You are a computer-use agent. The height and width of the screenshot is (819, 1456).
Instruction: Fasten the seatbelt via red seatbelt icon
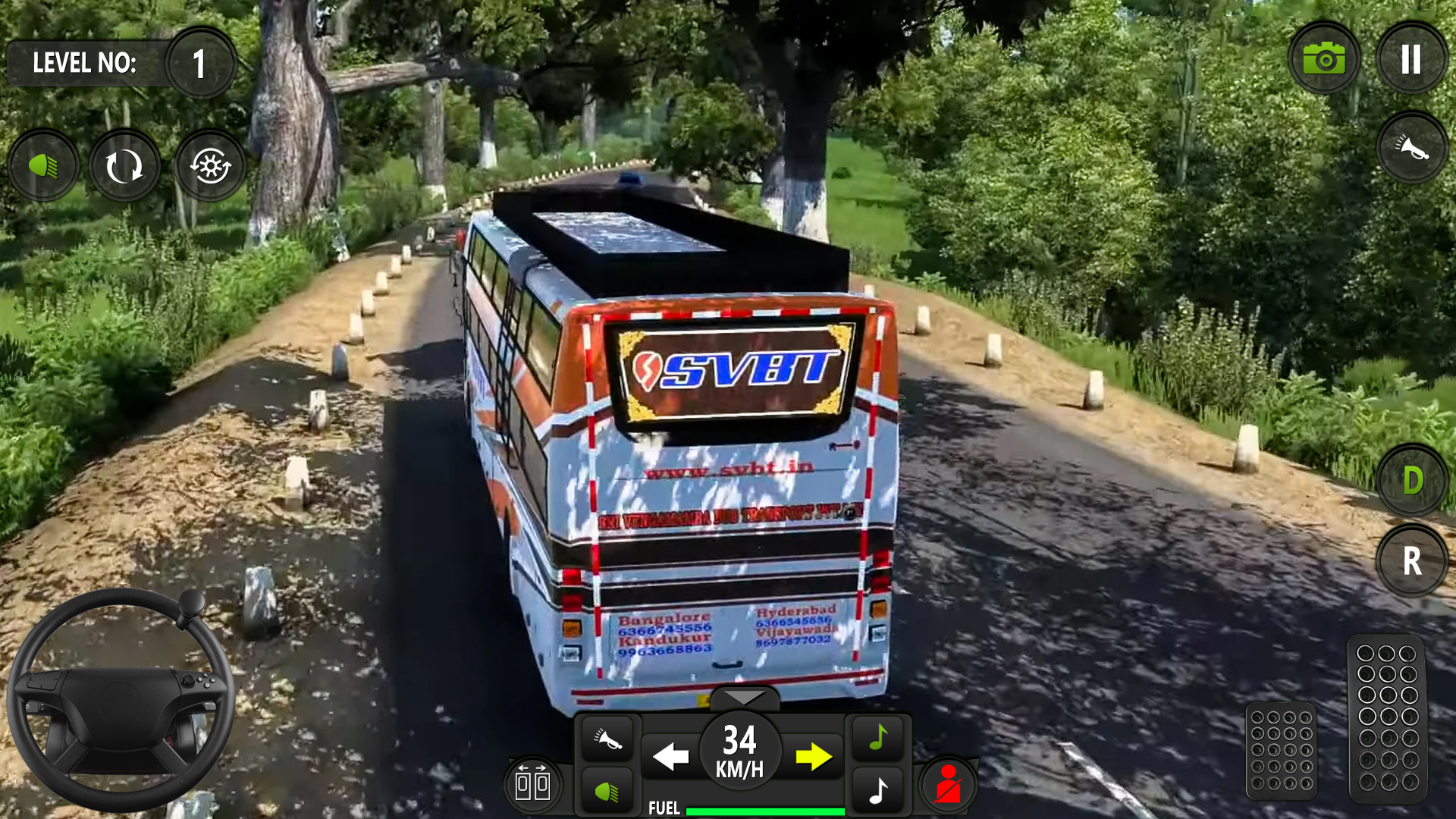(947, 785)
